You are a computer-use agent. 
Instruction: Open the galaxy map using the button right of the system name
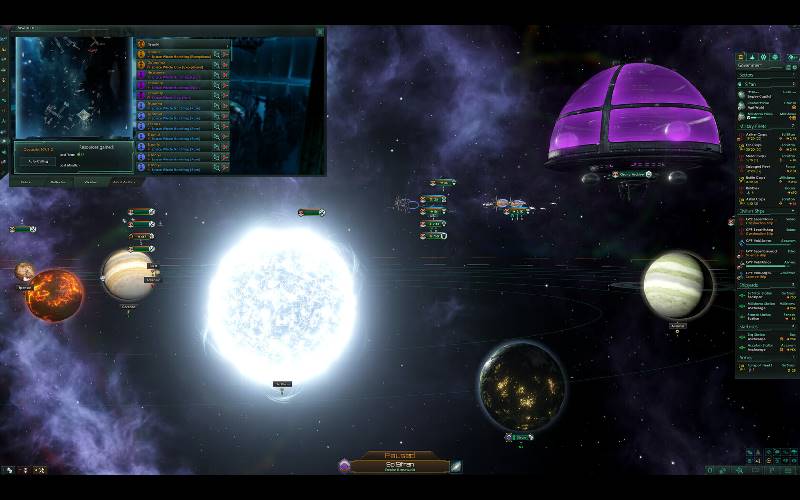pyautogui.click(x=456, y=466)
